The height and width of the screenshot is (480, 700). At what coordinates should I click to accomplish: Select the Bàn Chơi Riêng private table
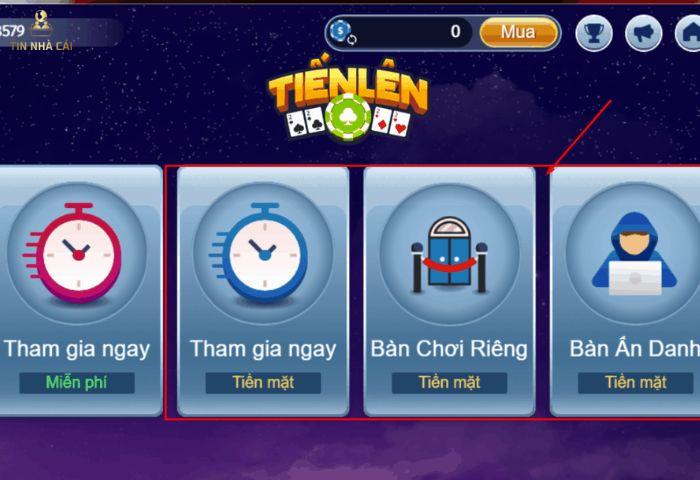coord(449,290)
